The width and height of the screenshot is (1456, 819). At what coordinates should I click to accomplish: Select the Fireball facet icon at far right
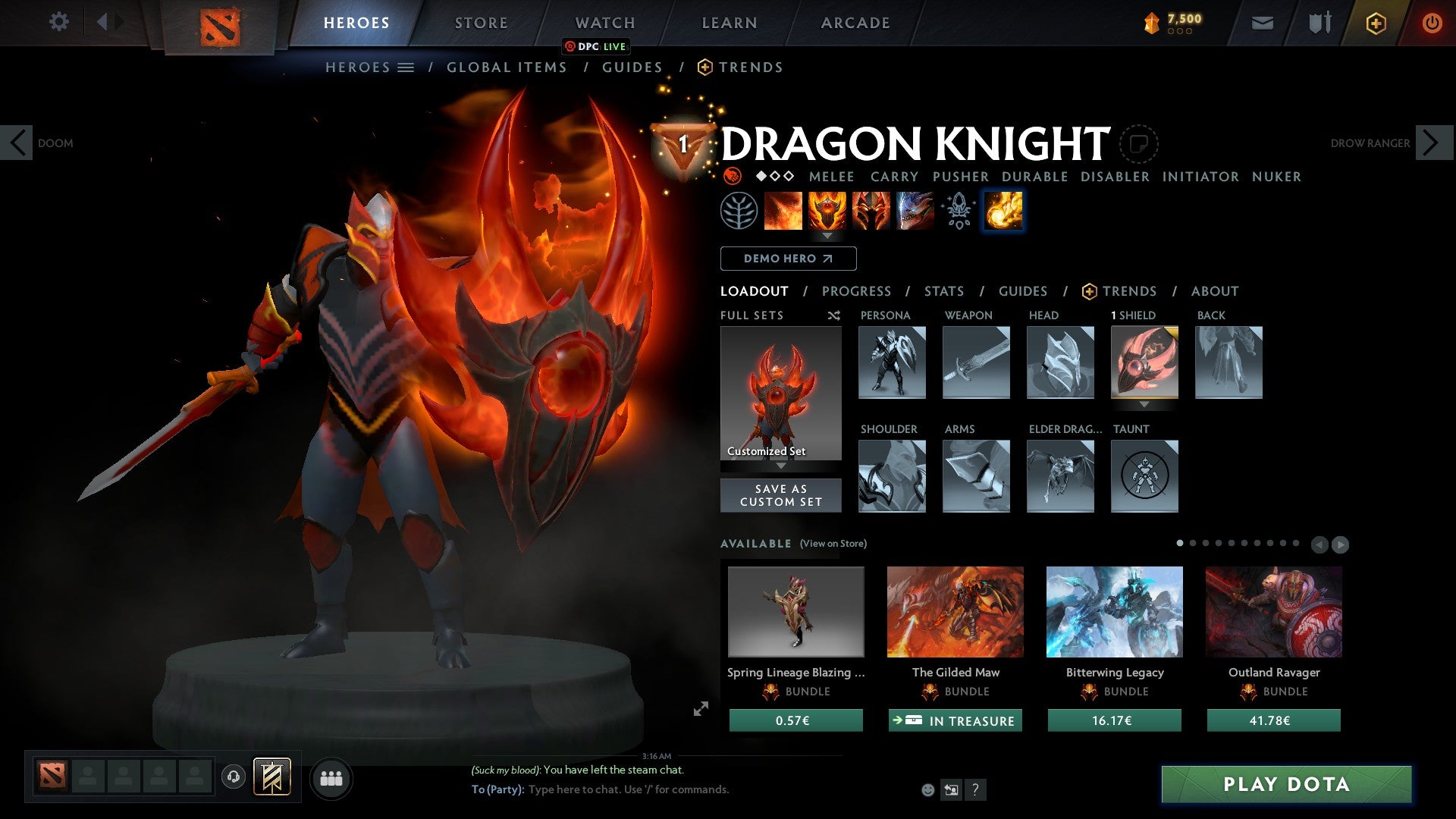[x=1002, y=211]
